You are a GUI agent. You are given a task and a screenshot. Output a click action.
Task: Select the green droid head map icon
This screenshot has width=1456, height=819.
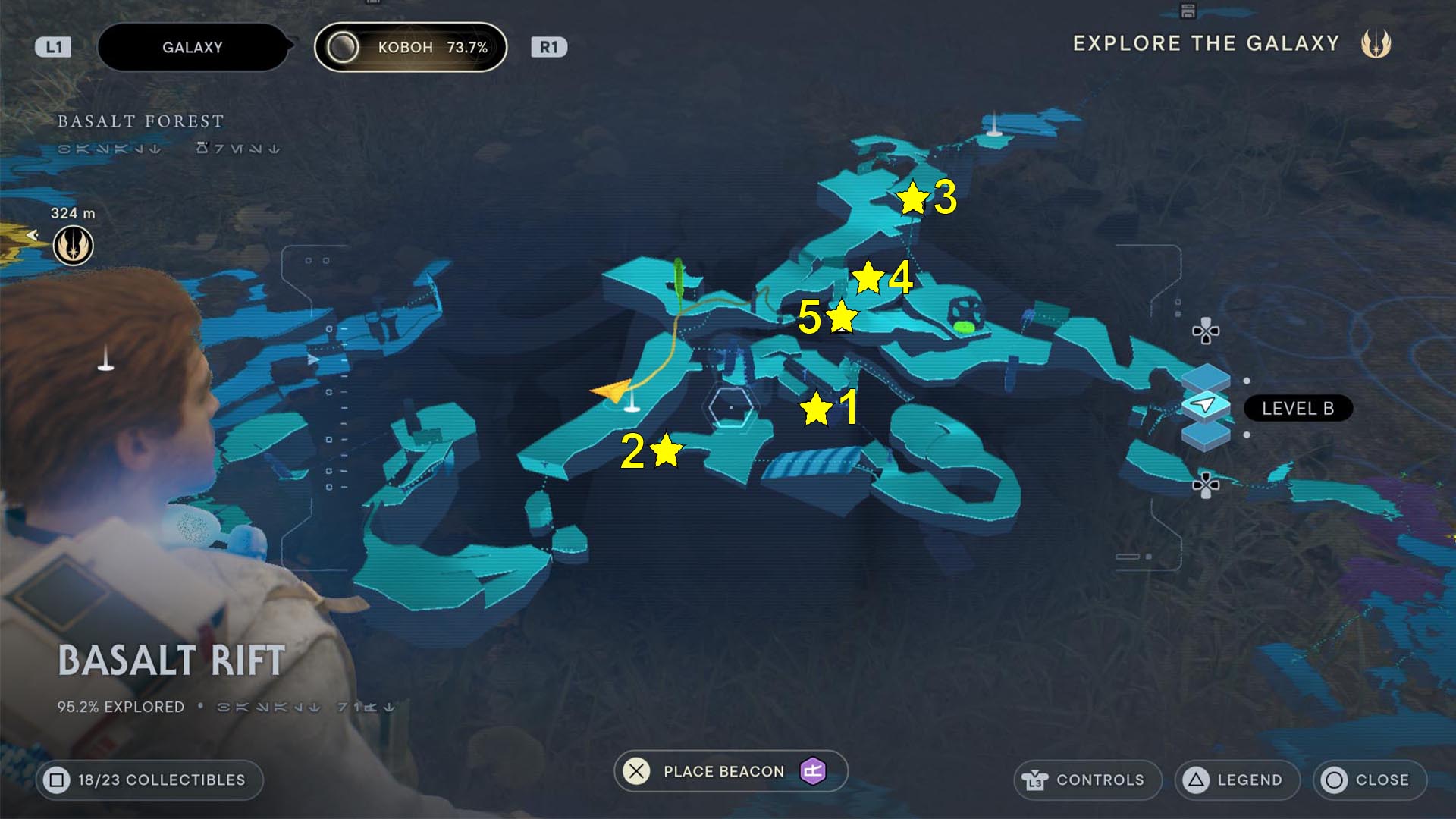(965, 315)
